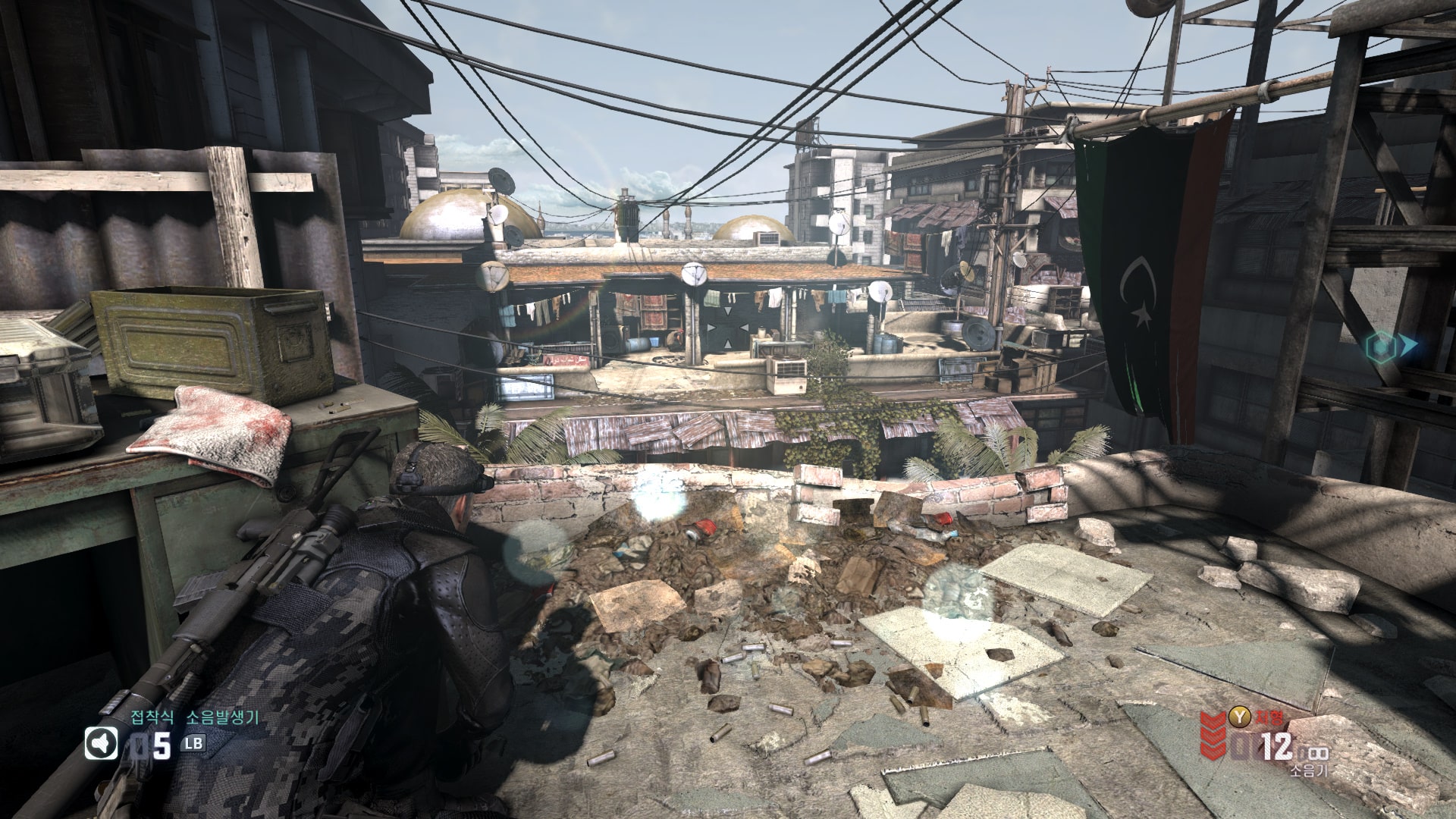Click the hexagon objective waypoint marker
Viewport: 1456px width, 819px height.
[x=1380, y=347]
